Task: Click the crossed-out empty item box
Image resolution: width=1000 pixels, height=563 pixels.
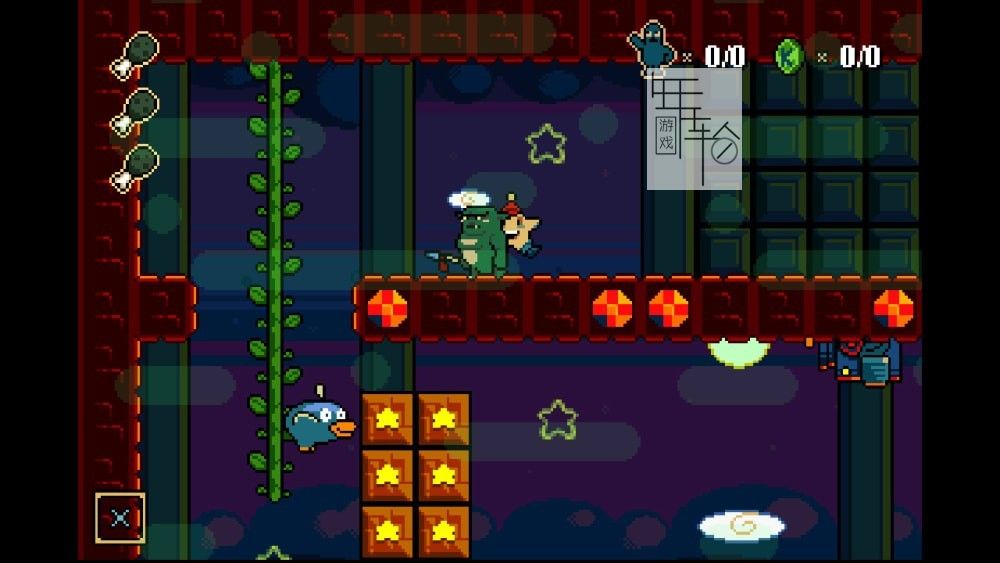Action: [120, 518]
